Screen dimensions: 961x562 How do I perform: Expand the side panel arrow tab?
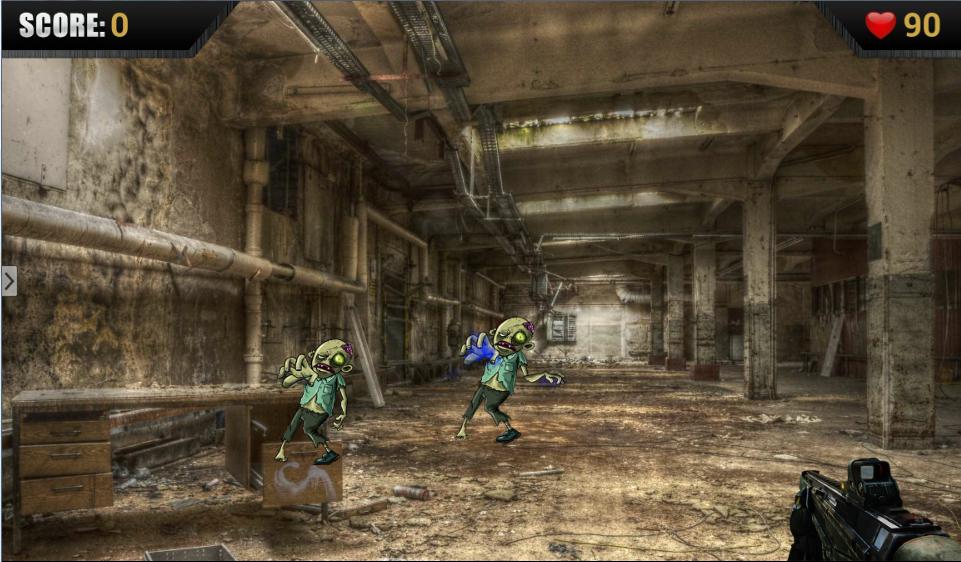(x=9, y=281)
